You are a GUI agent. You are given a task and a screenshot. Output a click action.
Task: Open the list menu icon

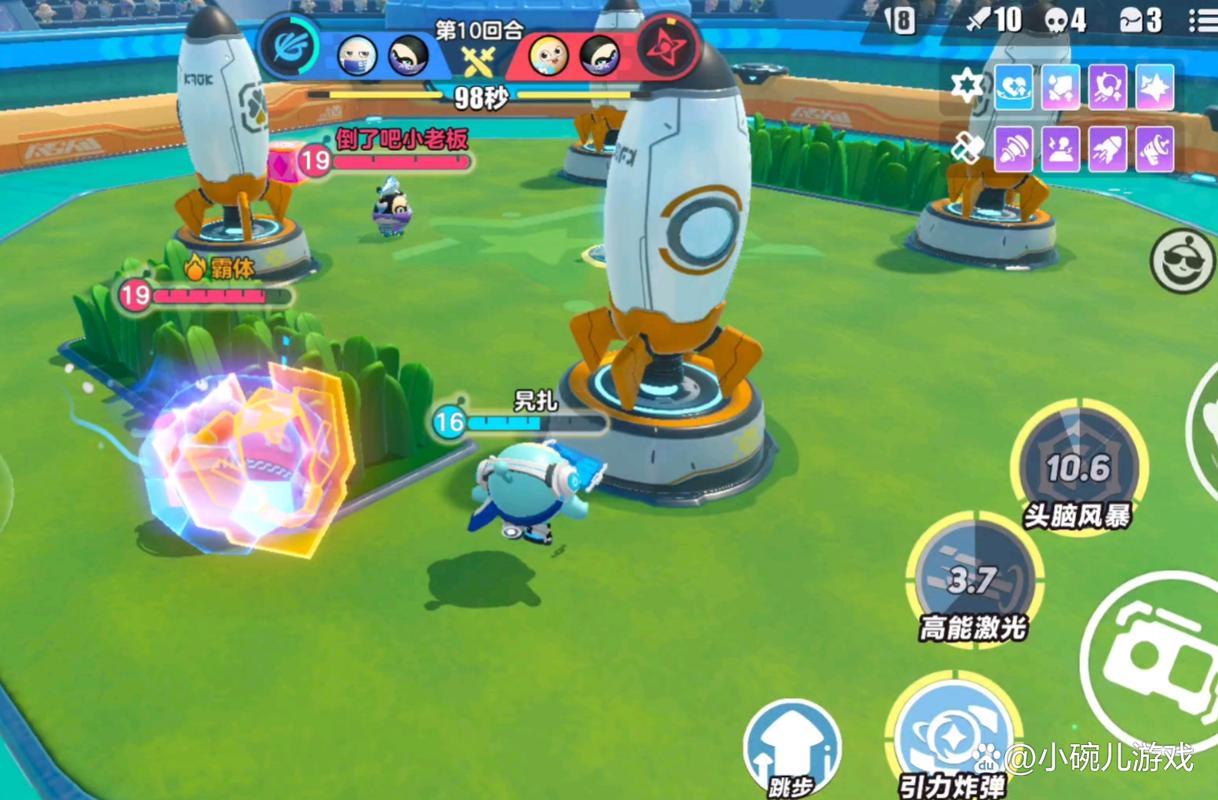click(1202, 20)
